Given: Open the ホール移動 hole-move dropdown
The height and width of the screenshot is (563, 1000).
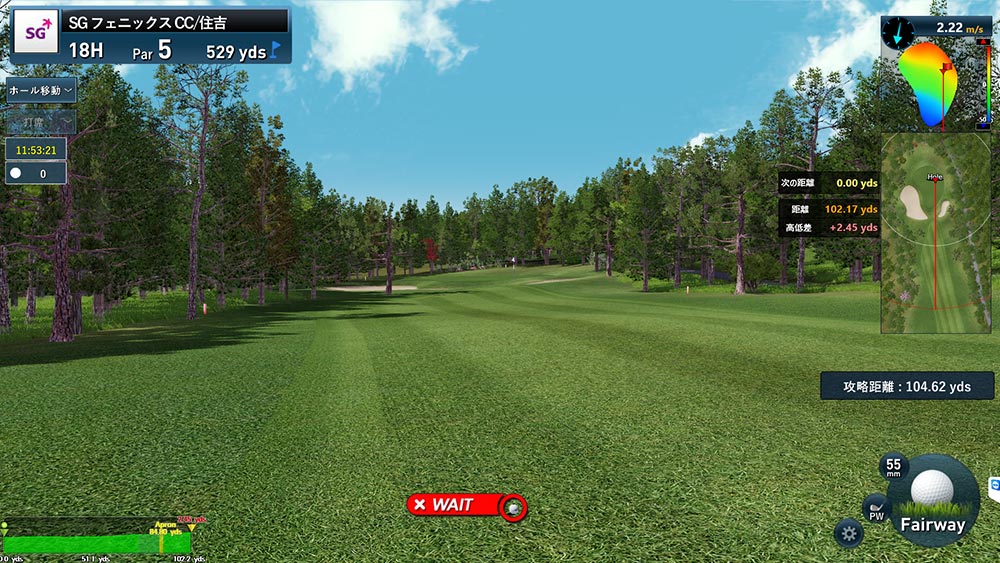Looking at the screenshot, I should [40, 90].
